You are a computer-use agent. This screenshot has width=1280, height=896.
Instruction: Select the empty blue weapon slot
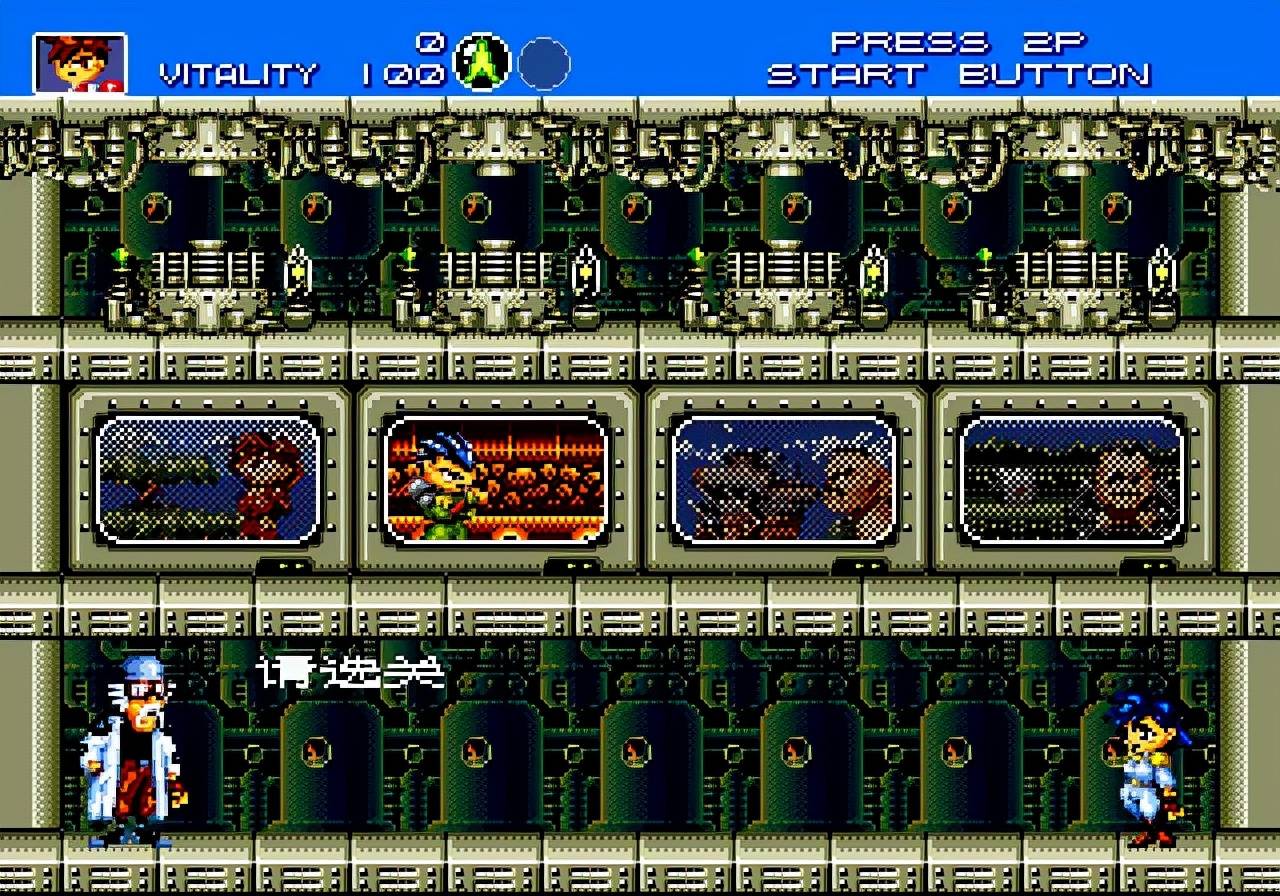[544, 63]
